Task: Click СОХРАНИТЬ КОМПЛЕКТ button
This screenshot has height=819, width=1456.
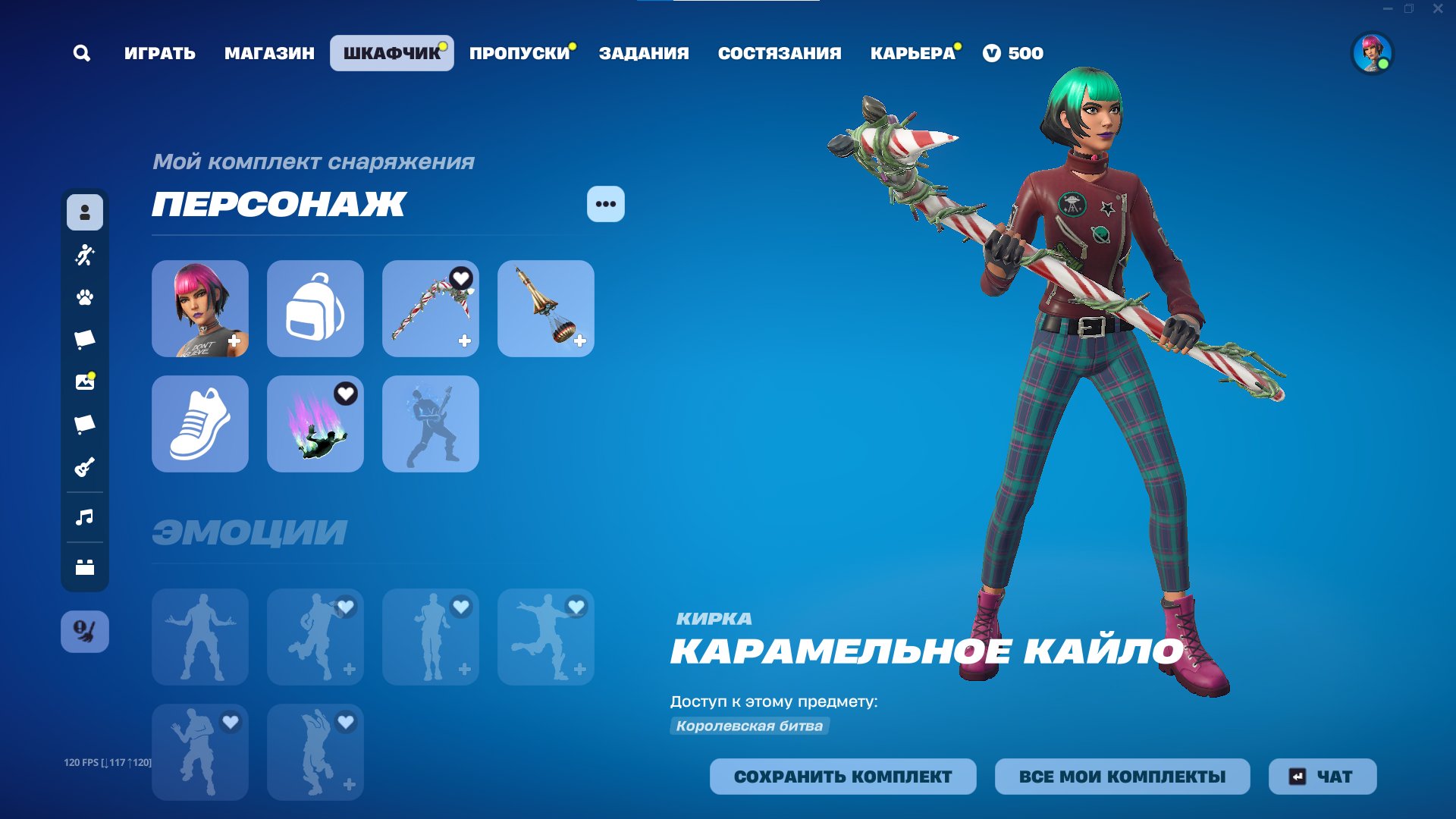Action: [843, 777]
